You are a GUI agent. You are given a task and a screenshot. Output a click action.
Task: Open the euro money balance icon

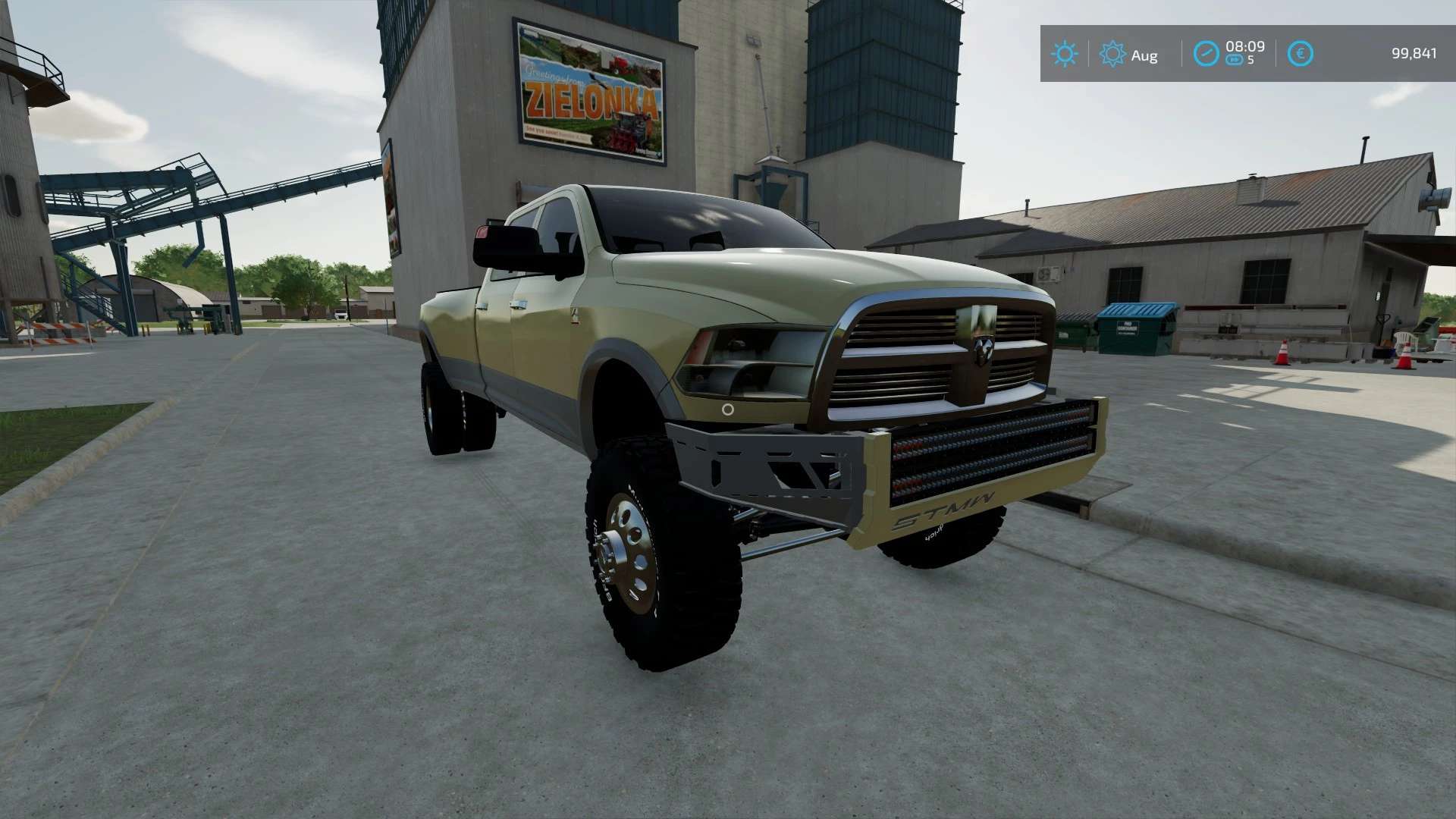tap(1301, 54)
